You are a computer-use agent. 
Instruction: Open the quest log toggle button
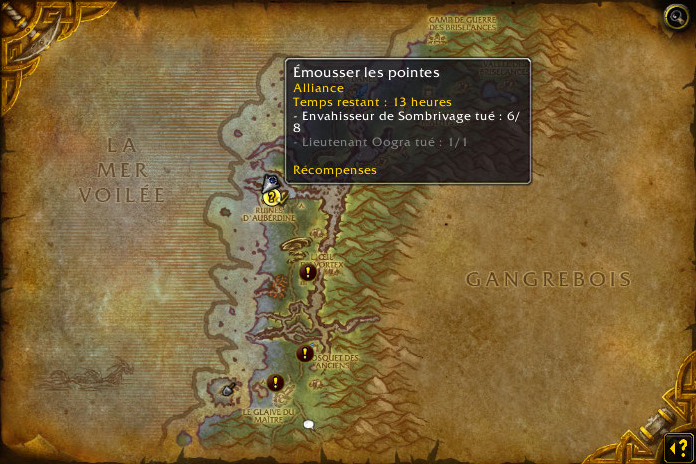click(x=677, y=446)
